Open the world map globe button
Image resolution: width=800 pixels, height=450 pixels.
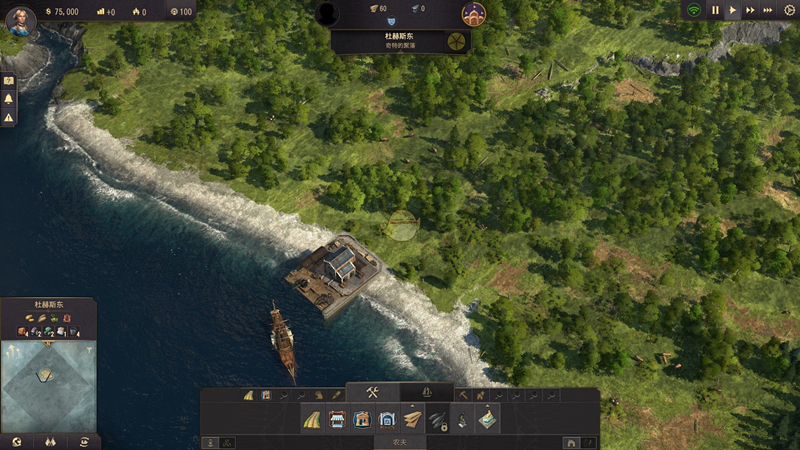(x=15, y=441)
